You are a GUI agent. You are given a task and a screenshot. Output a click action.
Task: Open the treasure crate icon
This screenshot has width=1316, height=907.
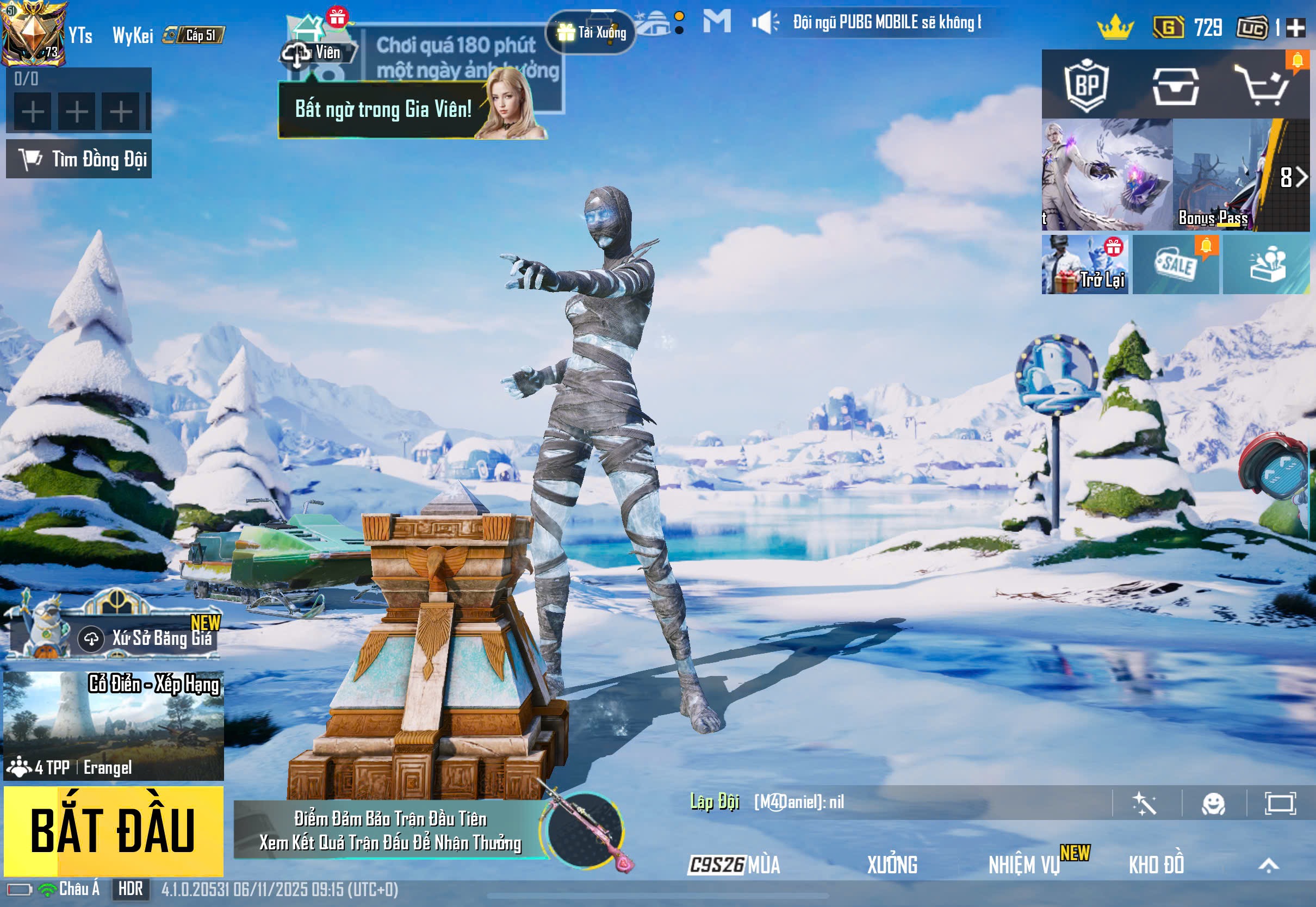1175,86
